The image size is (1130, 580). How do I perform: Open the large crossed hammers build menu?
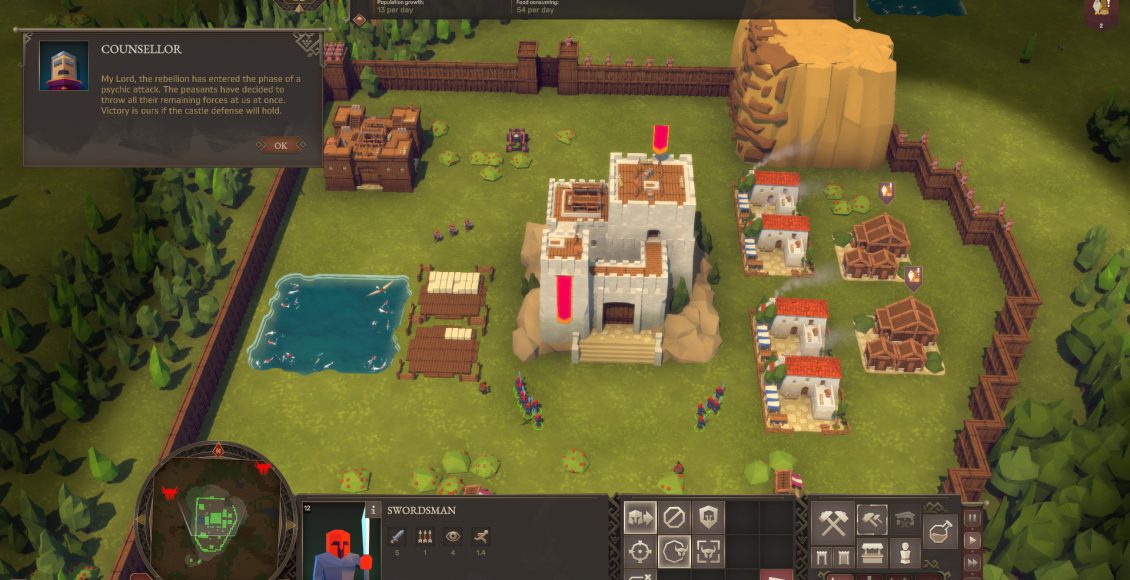point(832,523)
